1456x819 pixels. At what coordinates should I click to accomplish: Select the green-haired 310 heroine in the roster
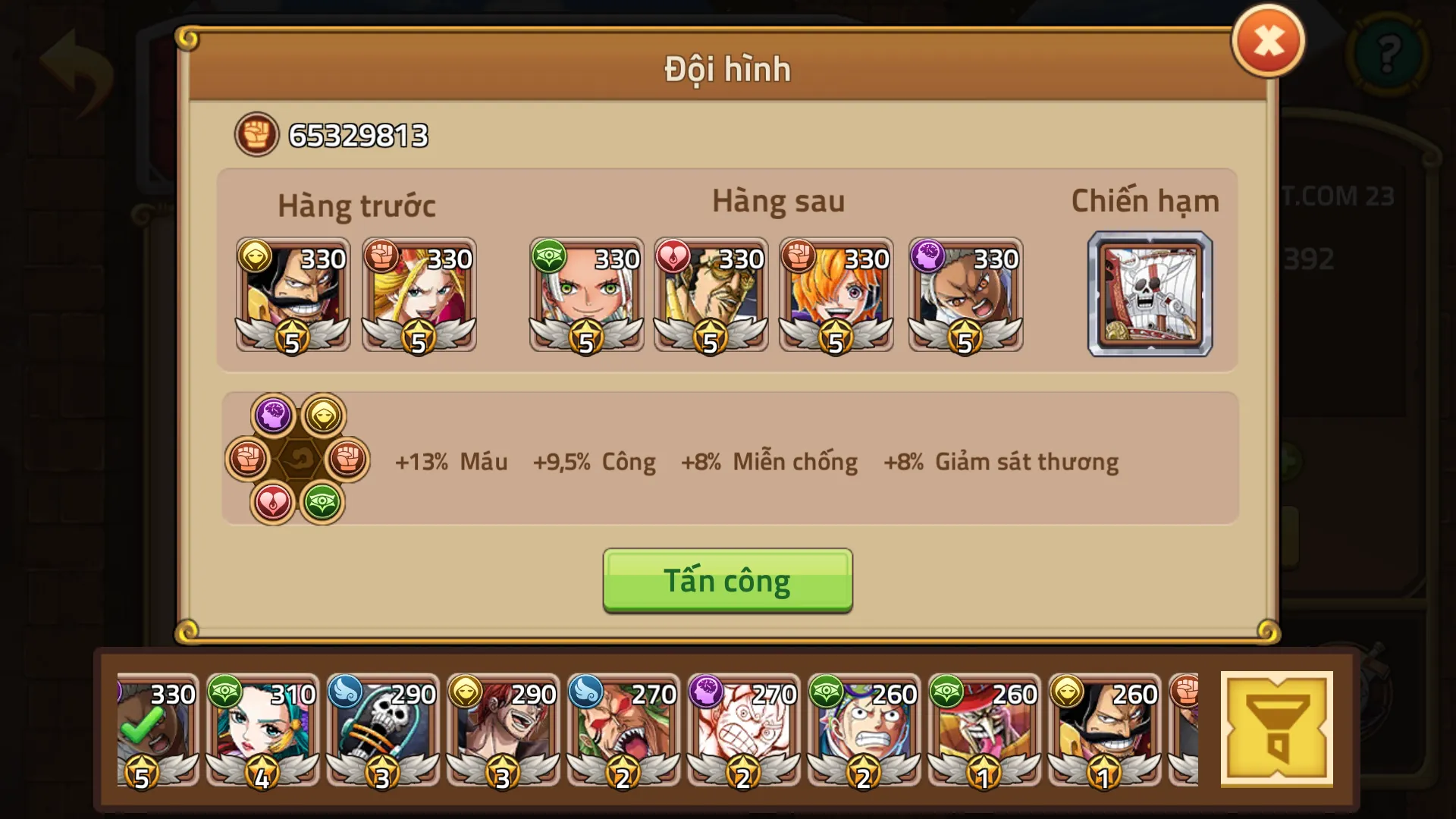262,732
